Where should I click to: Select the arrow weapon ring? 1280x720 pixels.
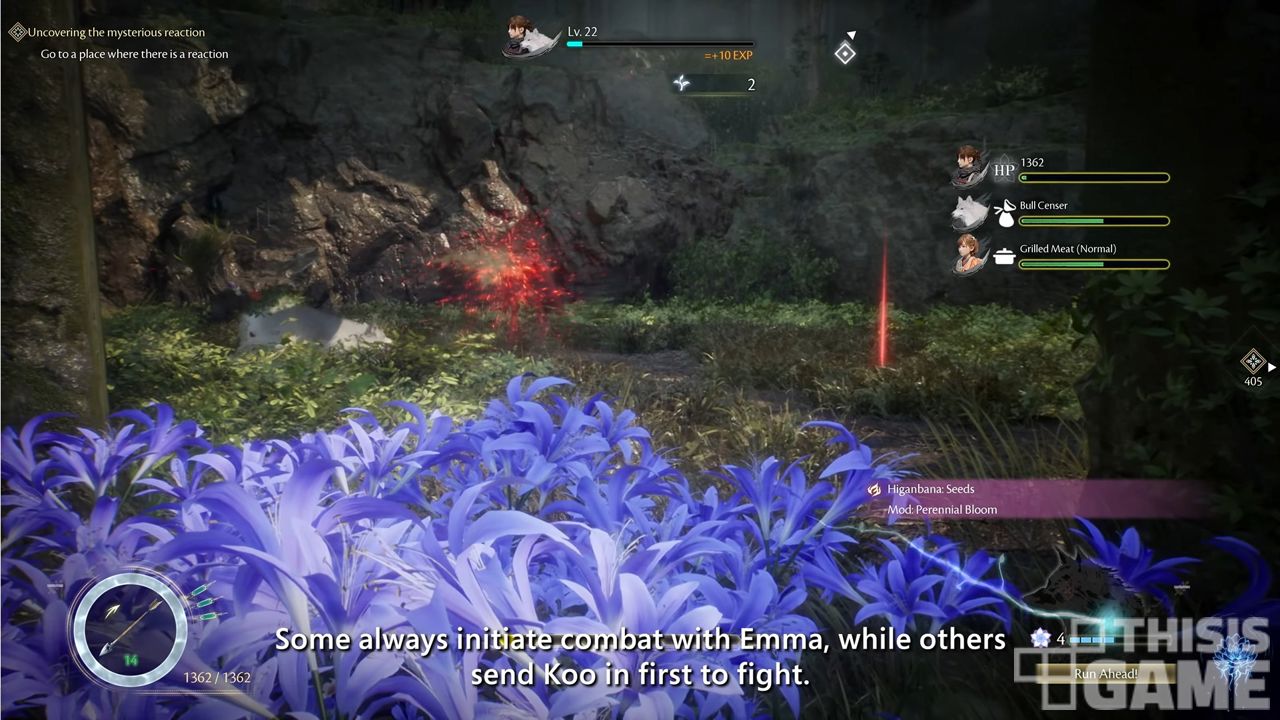pyautogui.click(x=127, y=629)
